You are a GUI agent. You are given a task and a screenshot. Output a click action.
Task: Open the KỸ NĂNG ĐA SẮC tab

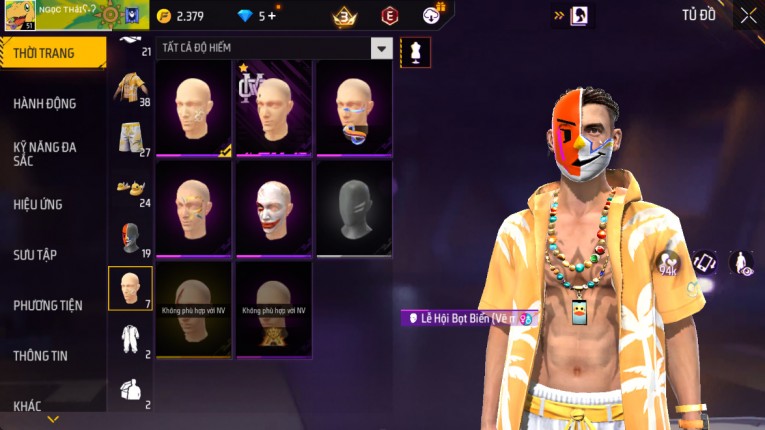pyautogui.click(x=45, y=153)
